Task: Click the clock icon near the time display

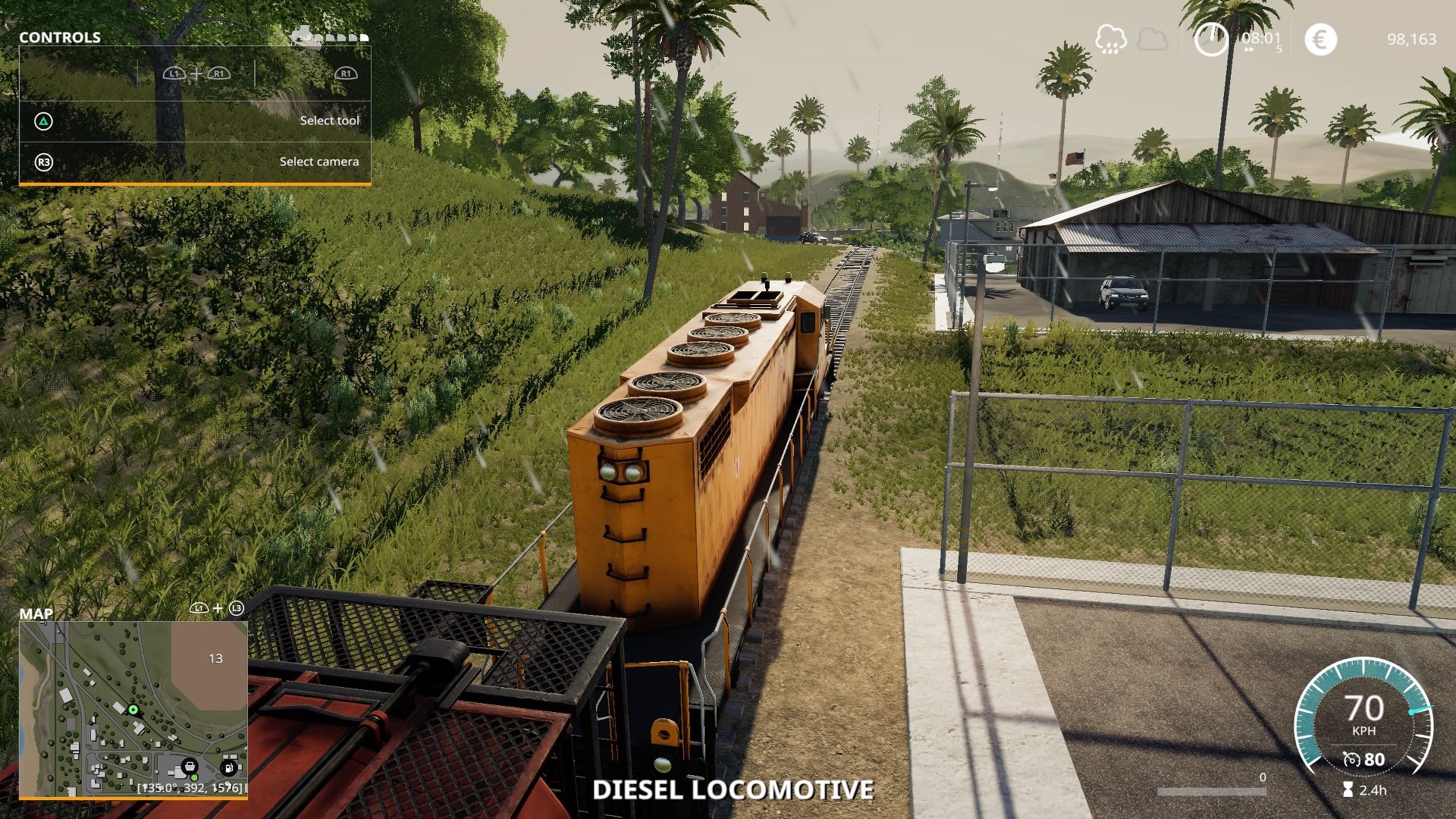Action: (1212, 40)
